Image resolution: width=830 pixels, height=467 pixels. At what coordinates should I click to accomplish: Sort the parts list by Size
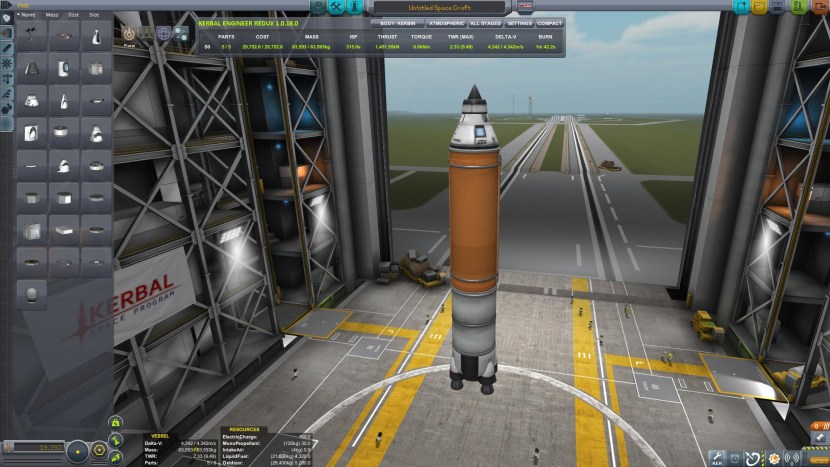[x=94, y=15]
